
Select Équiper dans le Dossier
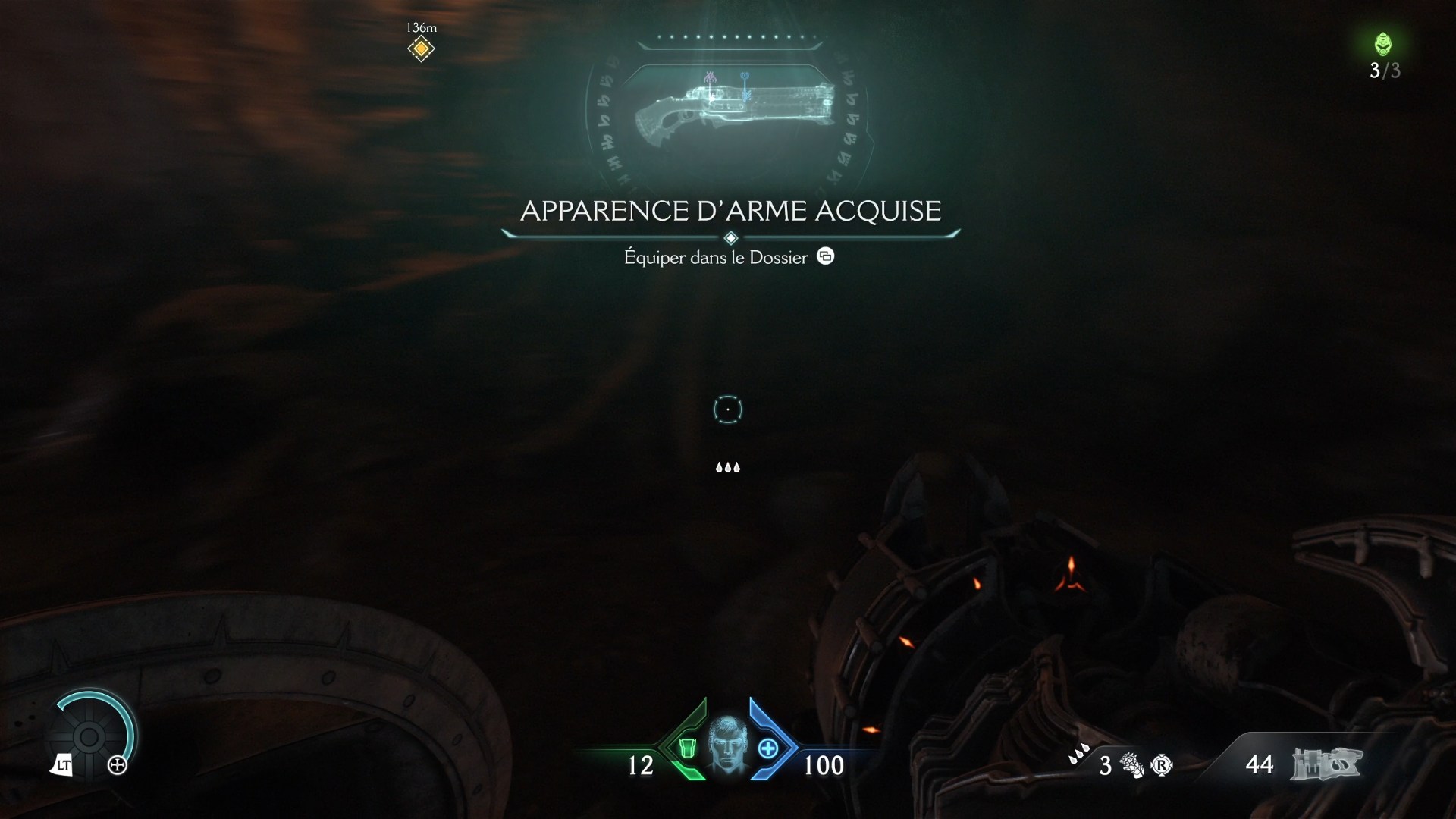(x=715, y=258)
